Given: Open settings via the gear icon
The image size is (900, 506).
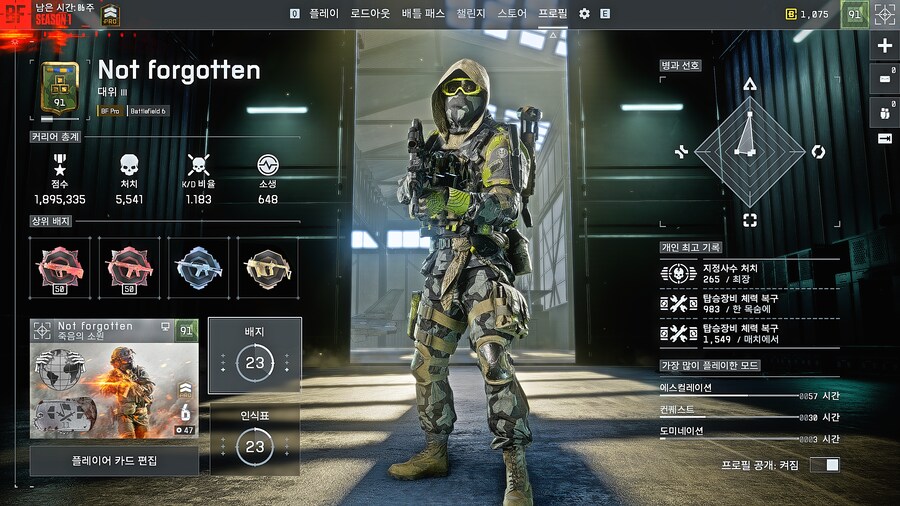Looking at the screenshot, I should (x=585, y=14).
